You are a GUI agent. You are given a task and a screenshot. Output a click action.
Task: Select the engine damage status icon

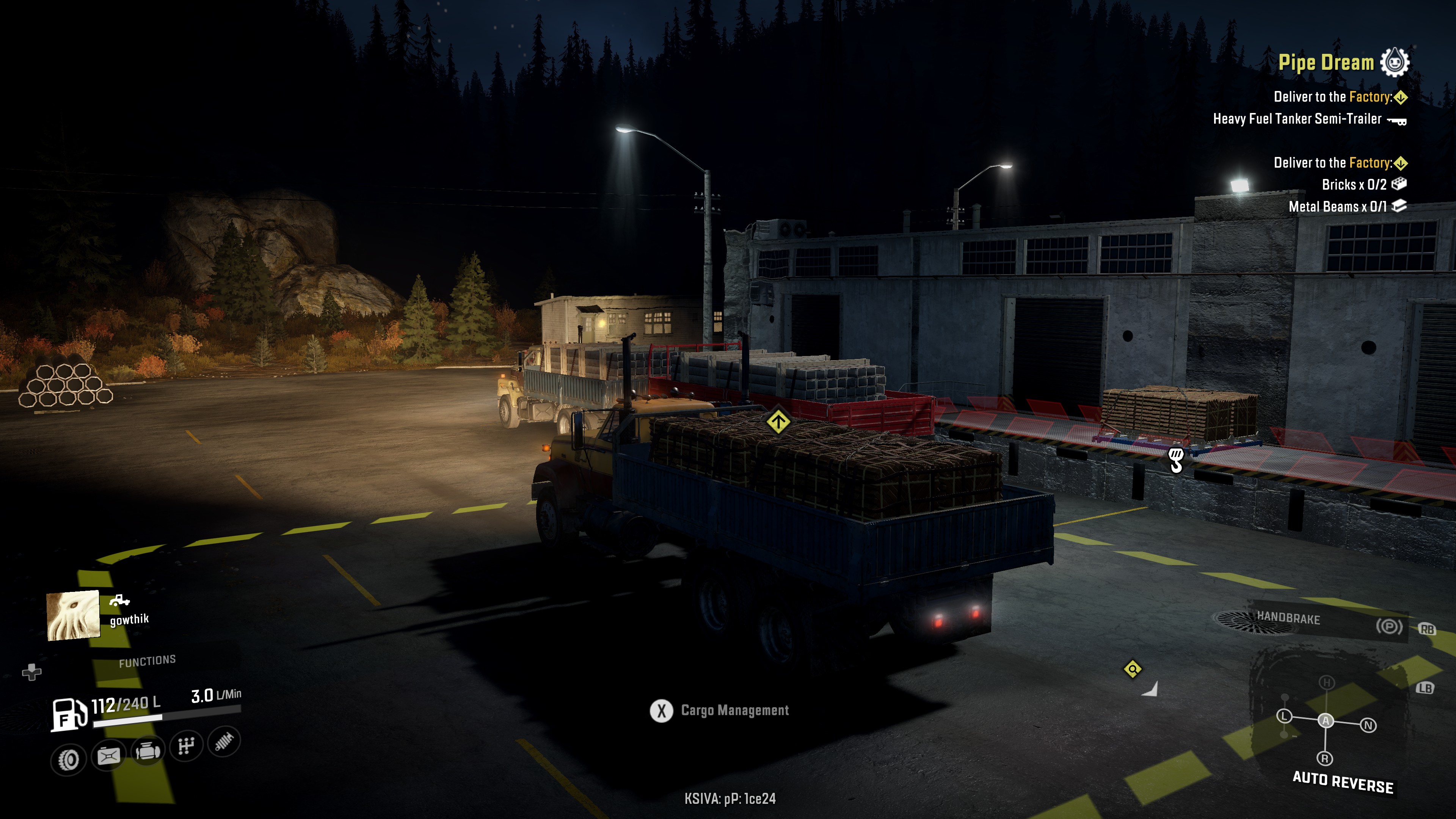click(147, 751)
